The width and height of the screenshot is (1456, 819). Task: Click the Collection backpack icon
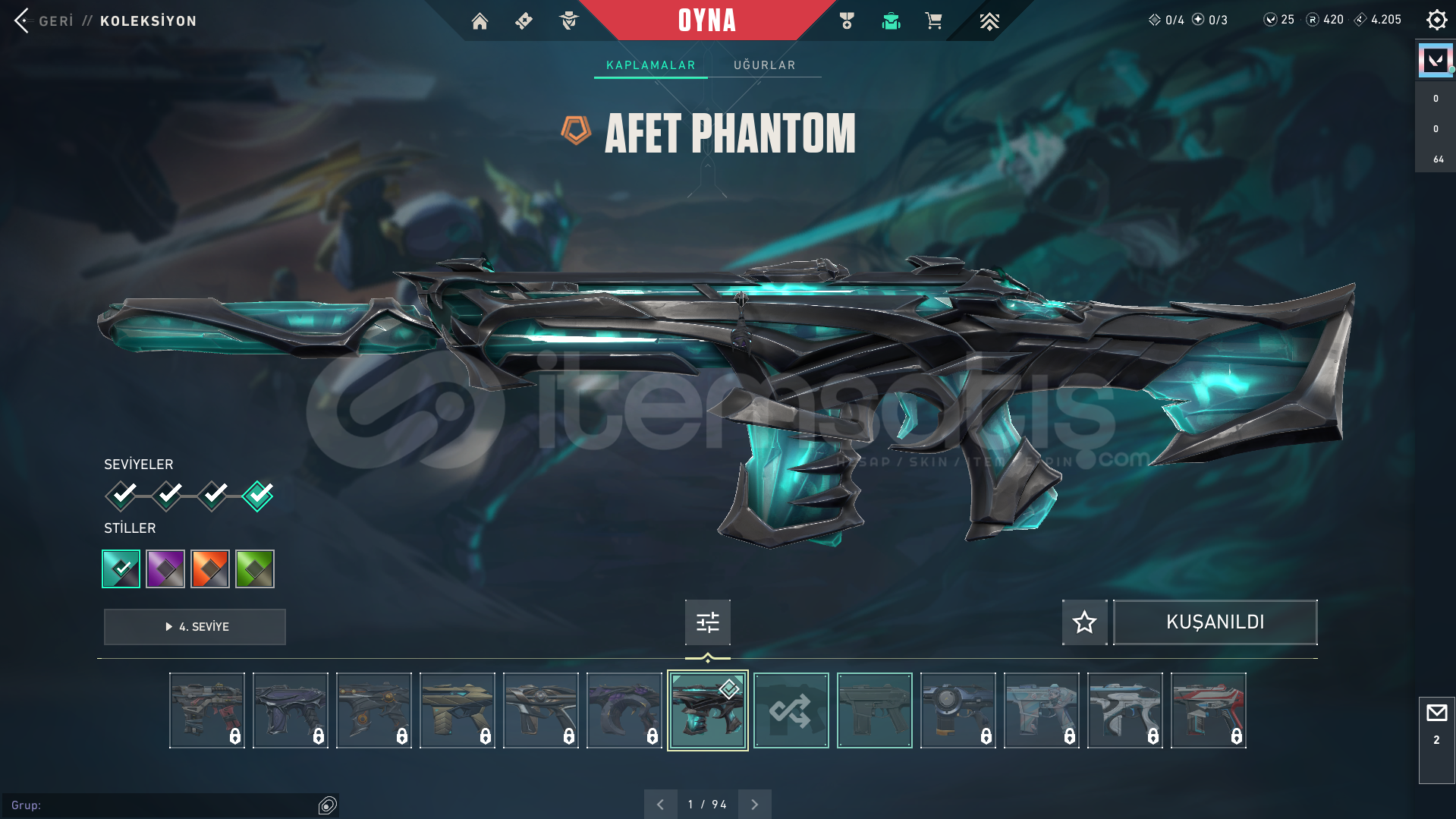890,20
